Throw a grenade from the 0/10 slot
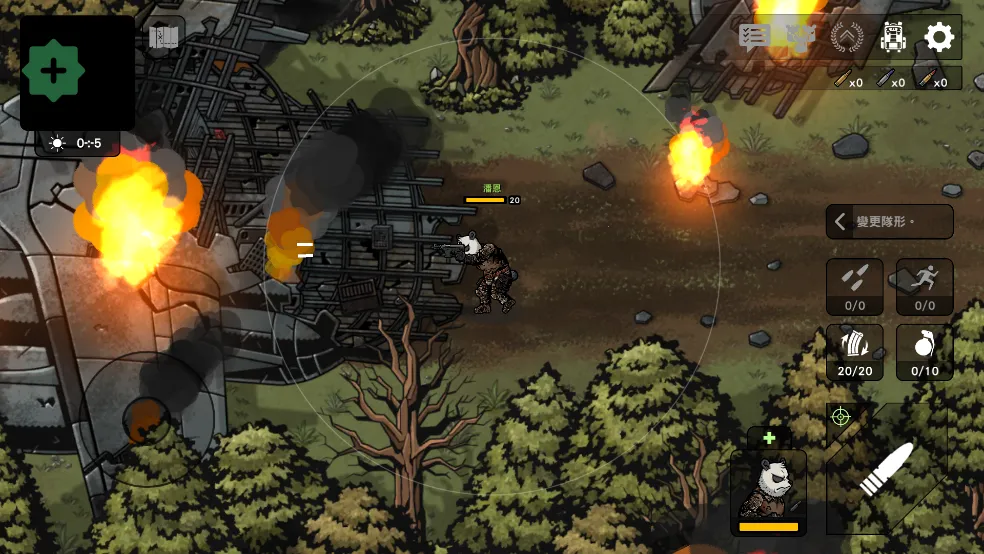The height and width of the screenshot is (554, 984). [924, 351]
